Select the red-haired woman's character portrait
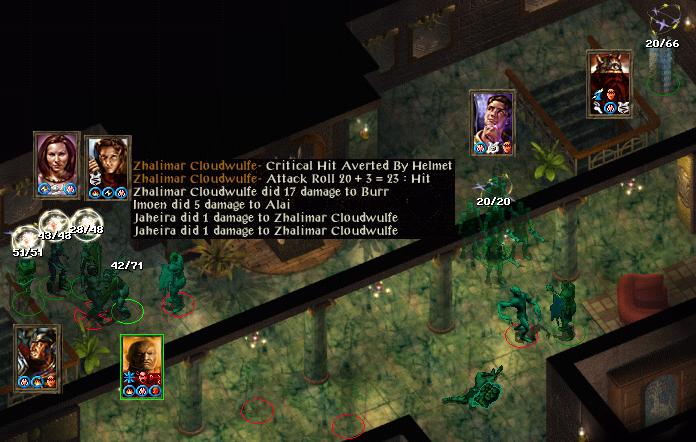696x442 pixels. pyautogui.click(x=57, y=158)
